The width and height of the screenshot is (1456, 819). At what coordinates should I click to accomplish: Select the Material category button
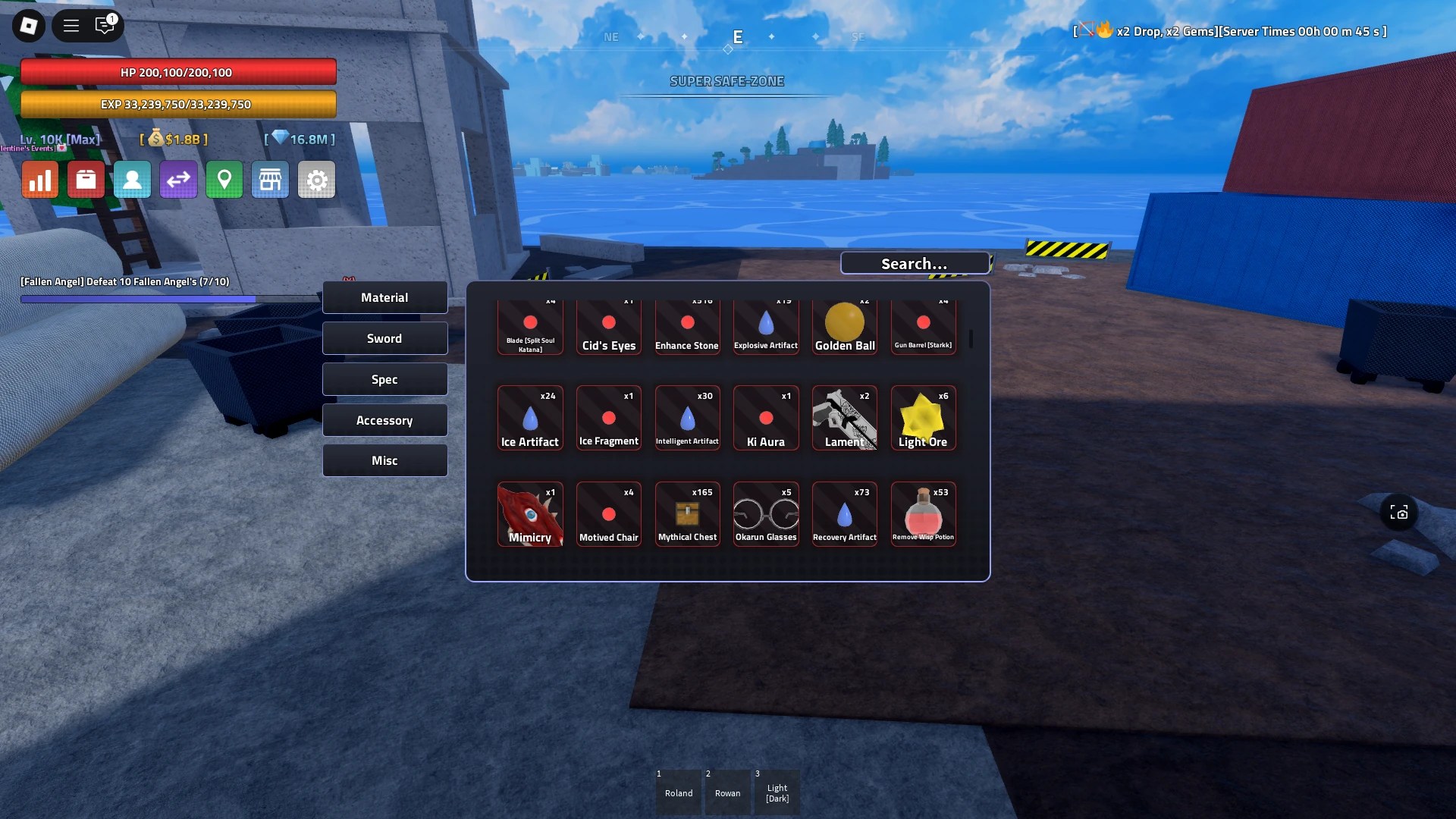point(384,297)
